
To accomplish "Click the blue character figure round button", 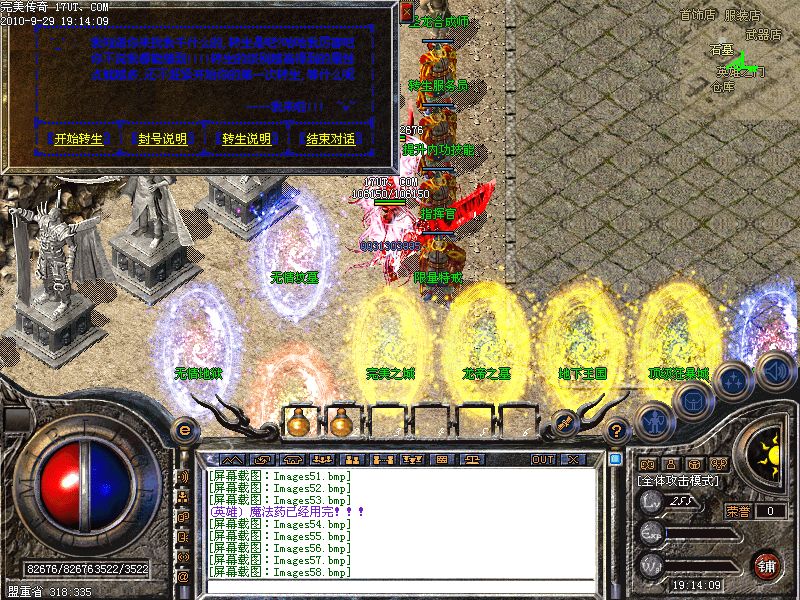I will tap(654, 421).
